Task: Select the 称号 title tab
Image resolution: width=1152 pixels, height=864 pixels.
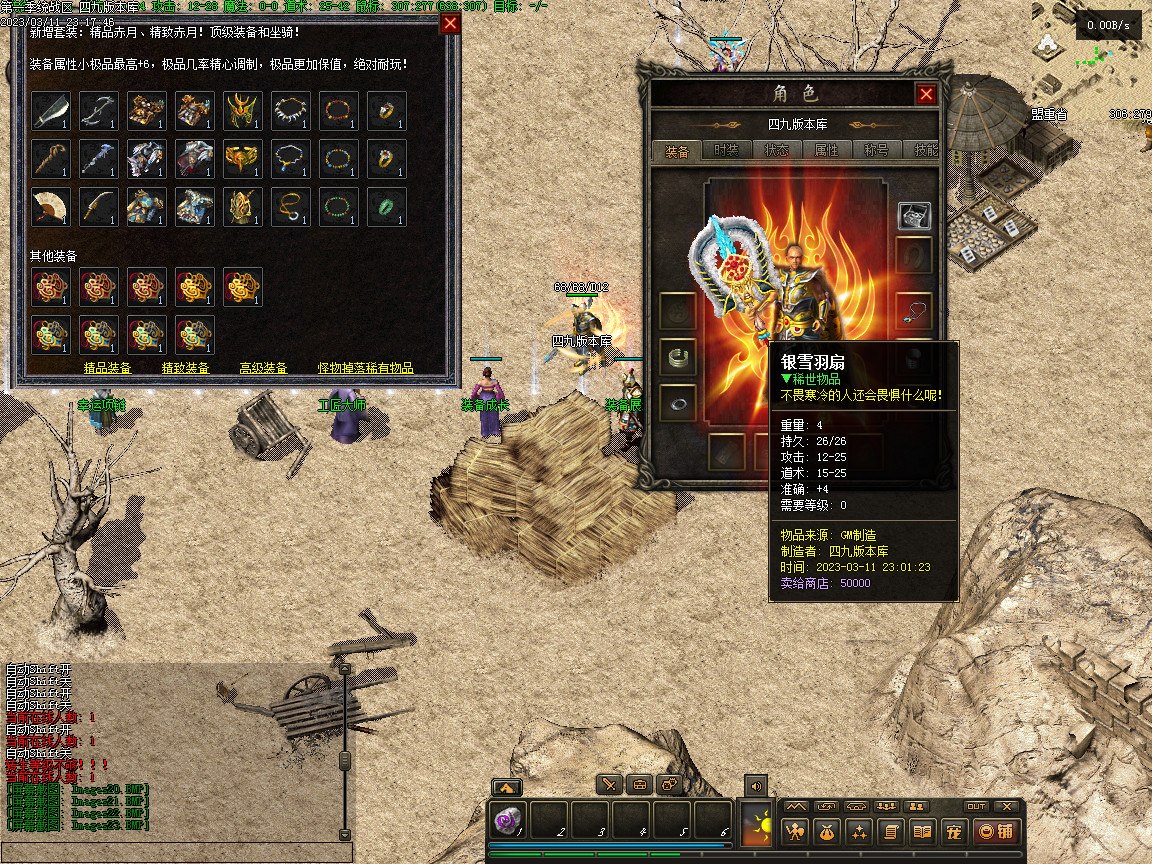Action: click(x=876, y=151)
